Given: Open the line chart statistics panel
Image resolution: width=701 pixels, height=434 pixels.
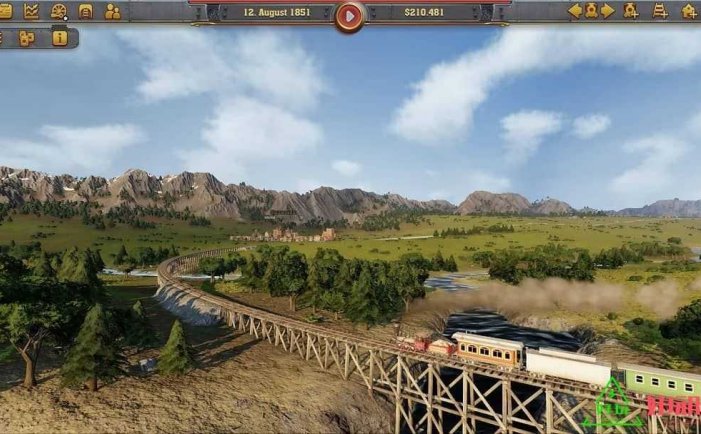Looking at the screenshot, I should click(32, 11).
